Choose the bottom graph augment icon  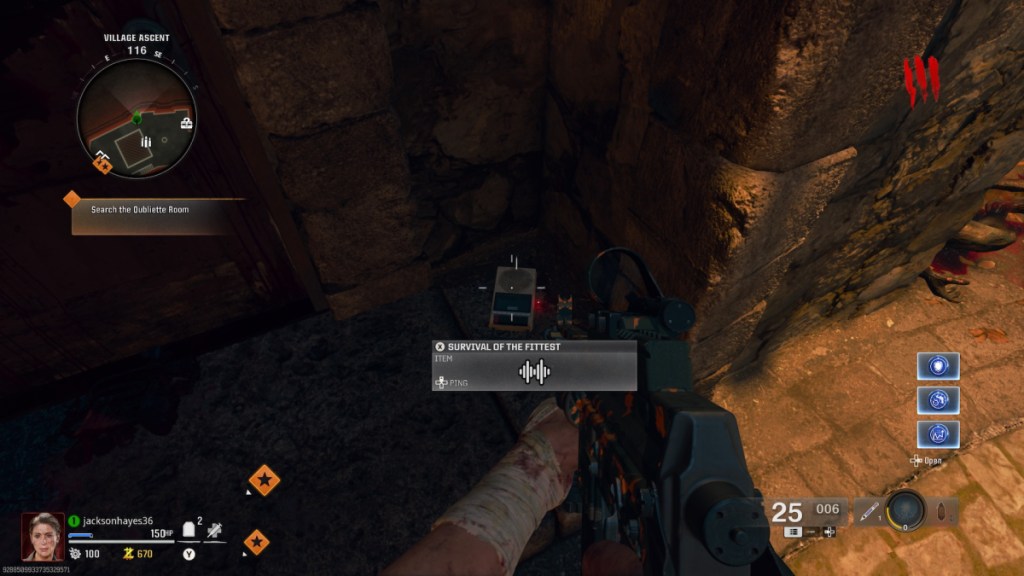coord(938,434)
